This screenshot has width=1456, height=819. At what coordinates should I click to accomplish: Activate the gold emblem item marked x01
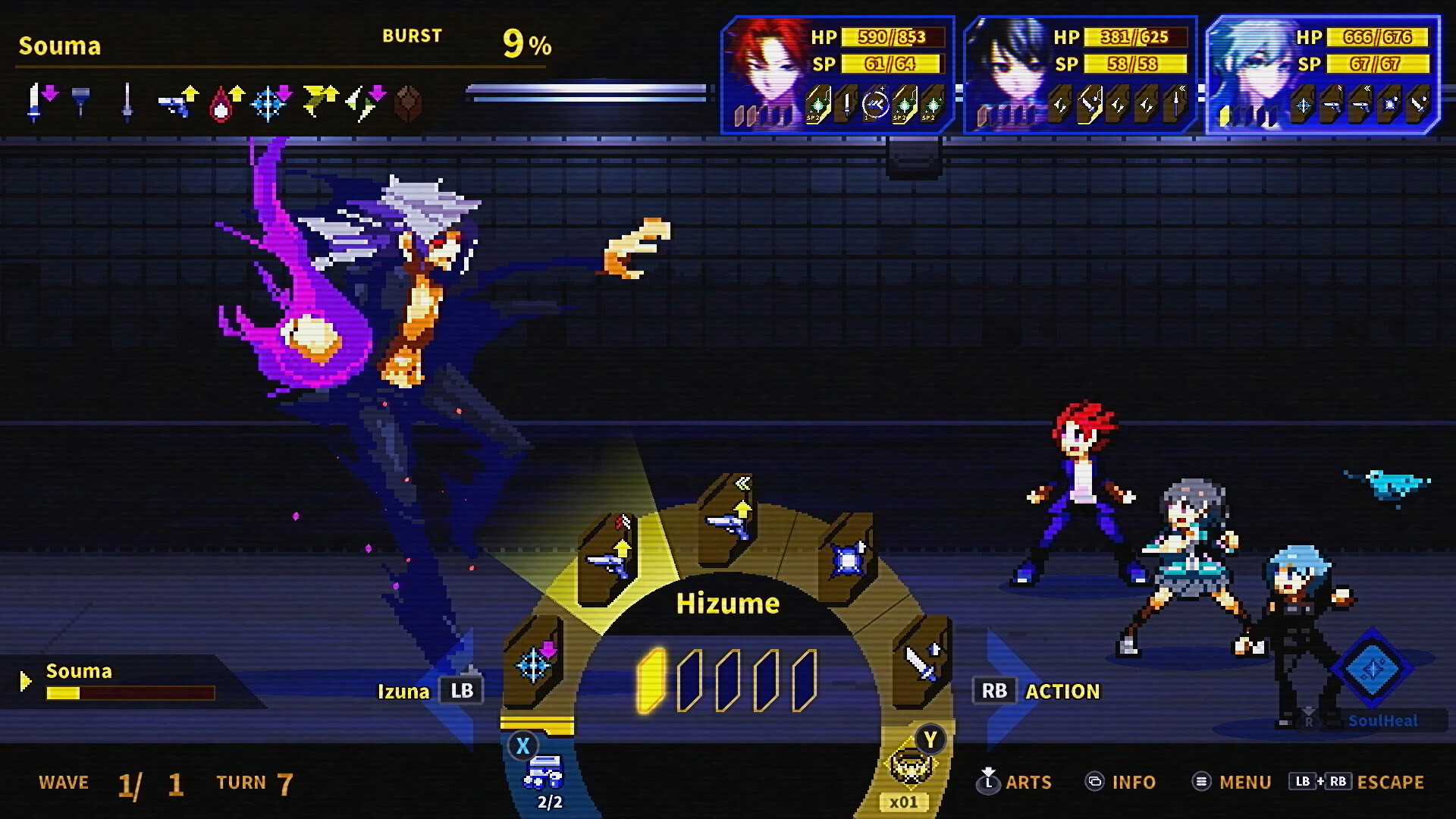(909, 766)
